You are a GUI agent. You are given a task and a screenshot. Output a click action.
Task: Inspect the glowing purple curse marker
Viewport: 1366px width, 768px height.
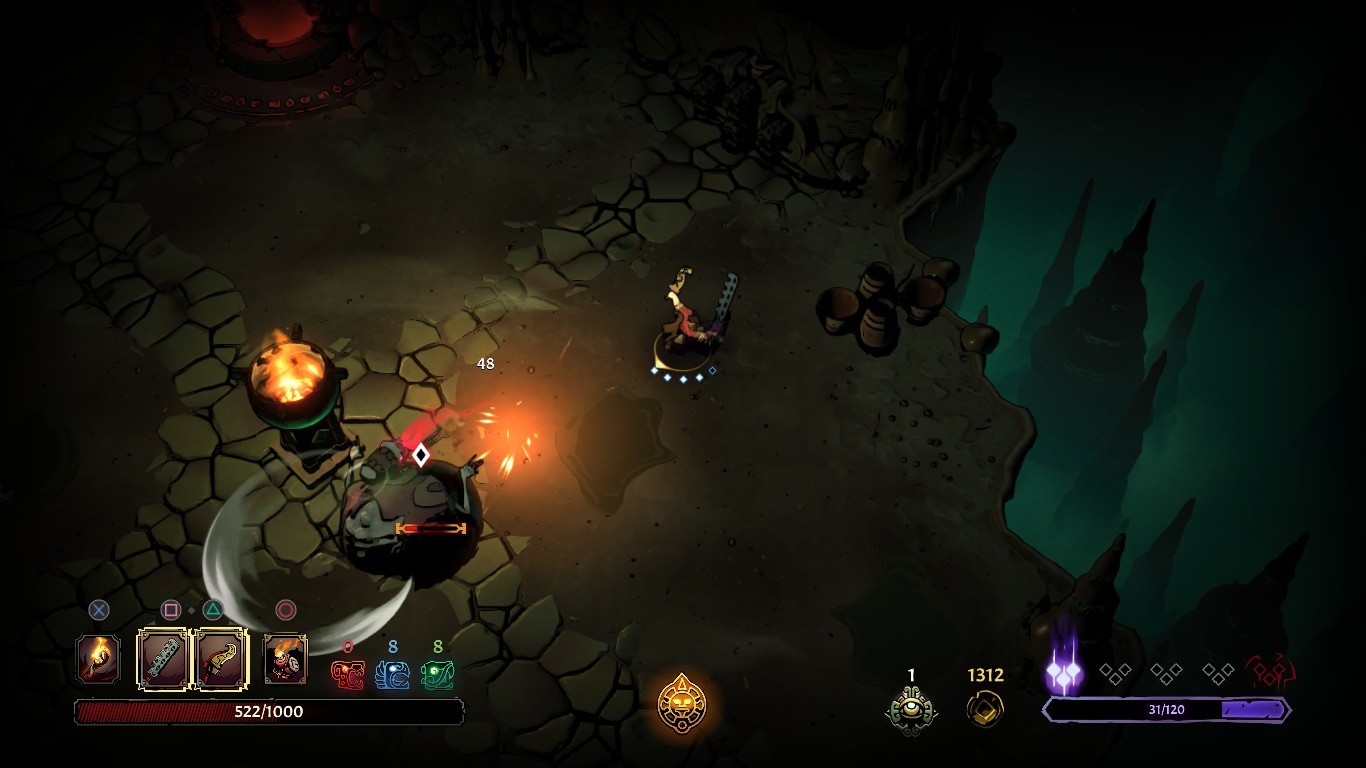pyautogui.click(x=1064, y=673)
